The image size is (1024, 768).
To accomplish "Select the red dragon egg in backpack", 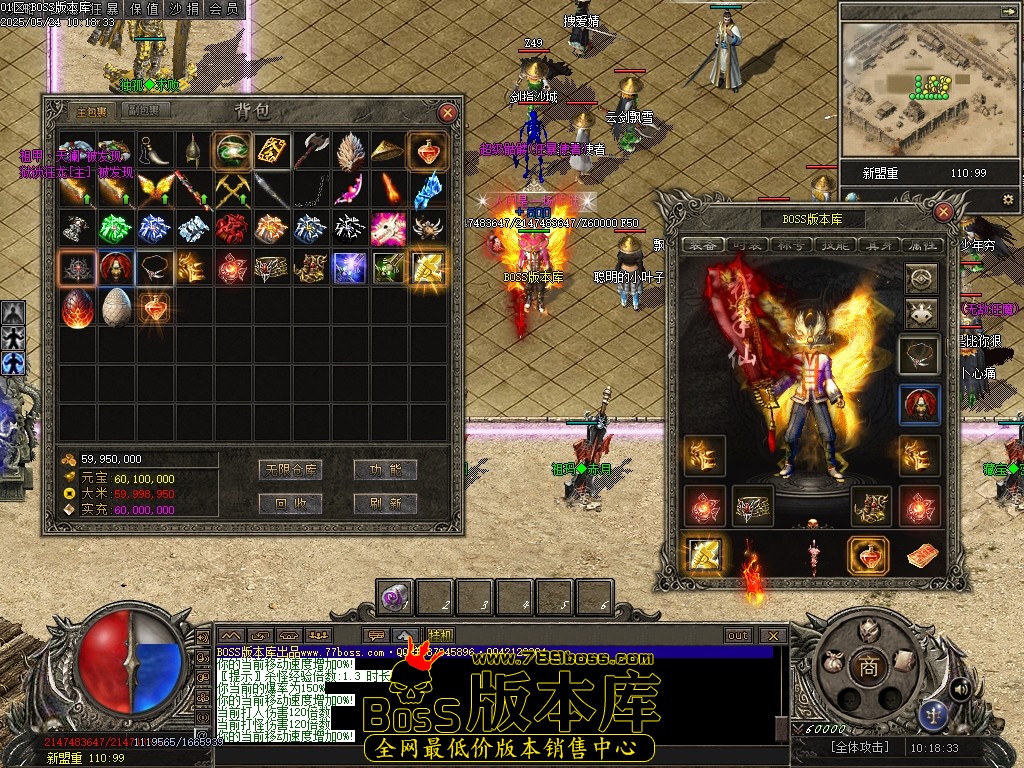I will tap(77, 307).
